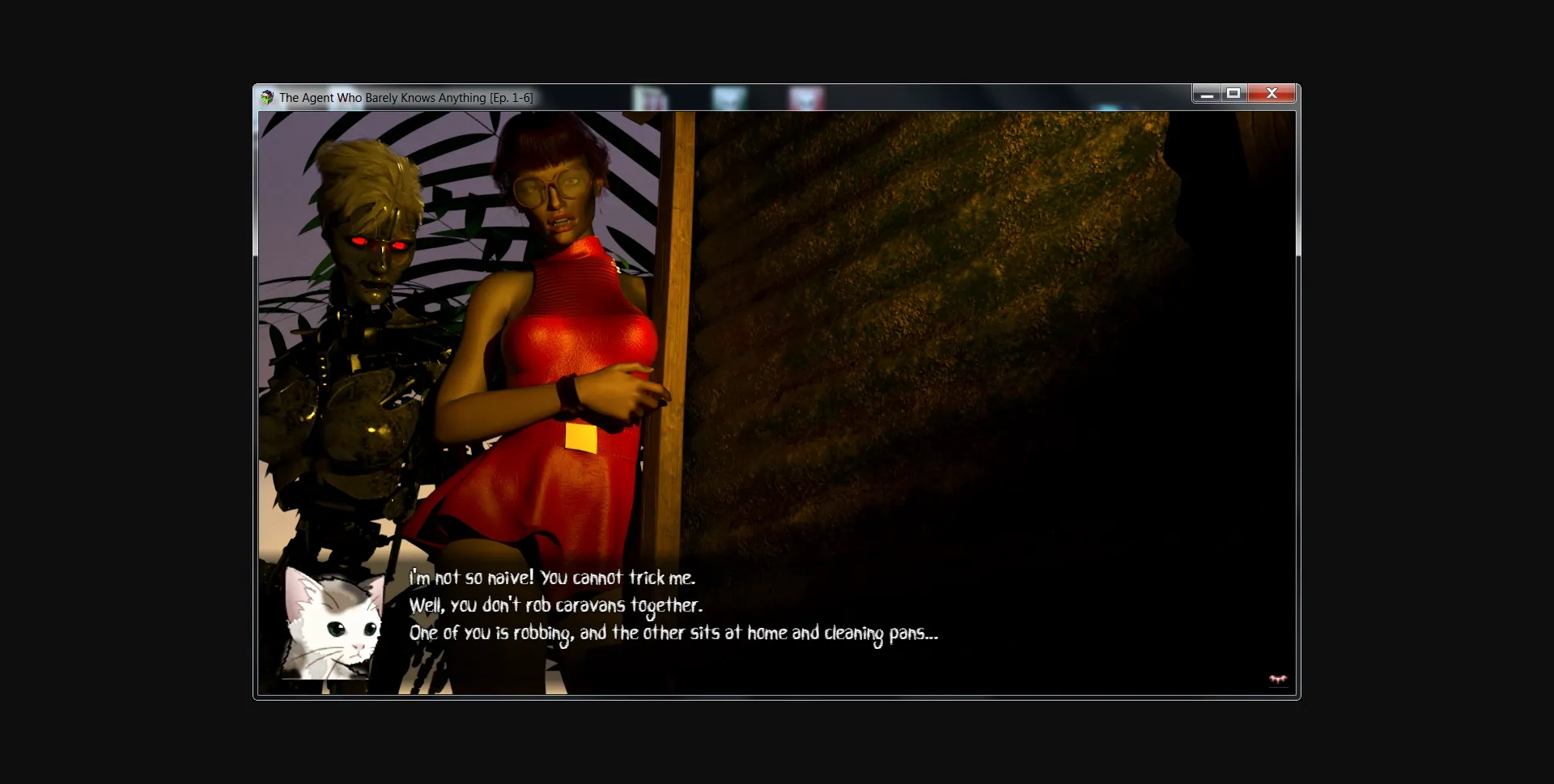The image size is (1554, 784).
Task: Minimize the game window
Action: point(1206,93)
